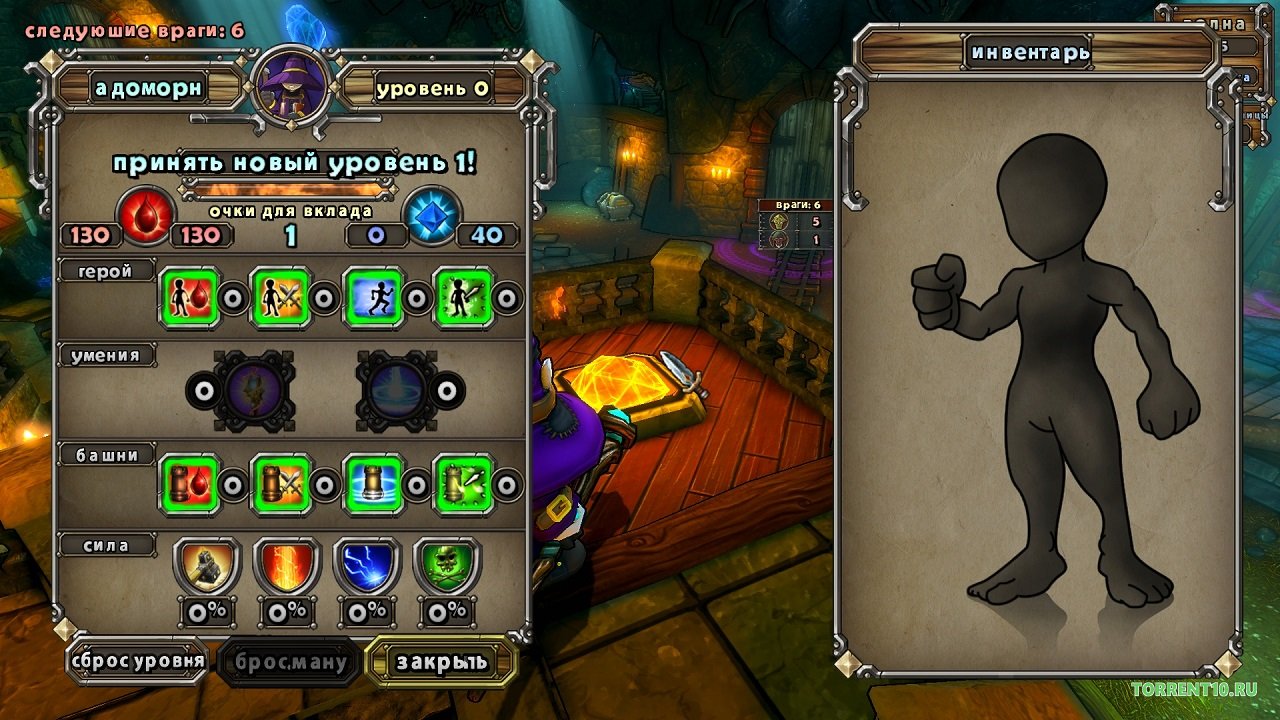Click the generic resistance shield with knight
This screenshot has height=720, width=1280.
point(207,566)
